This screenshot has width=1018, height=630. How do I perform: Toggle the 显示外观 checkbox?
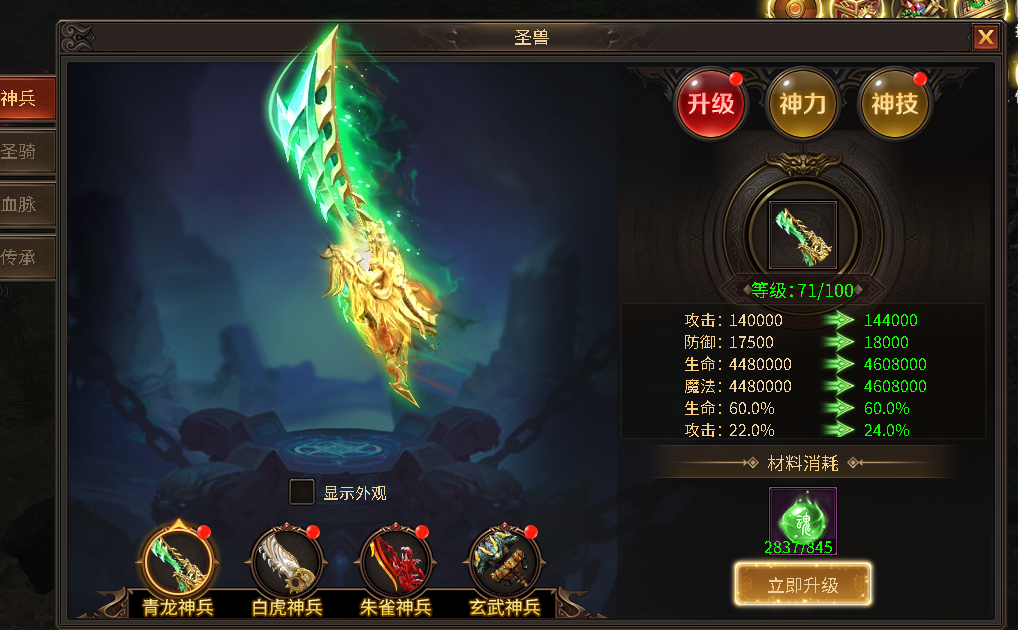point(301,492)
